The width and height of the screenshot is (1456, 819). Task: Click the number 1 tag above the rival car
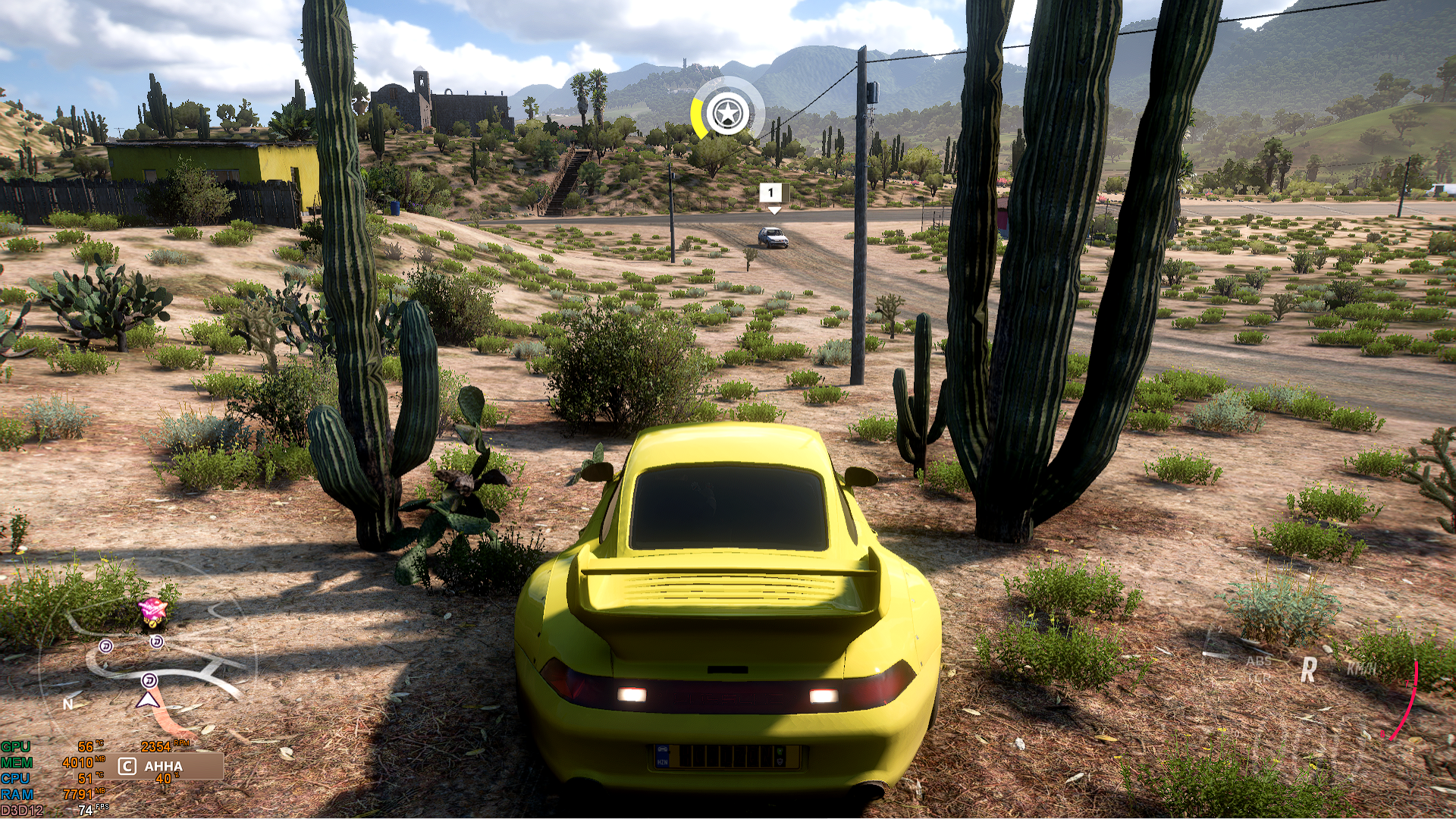(x=771, y=193)
